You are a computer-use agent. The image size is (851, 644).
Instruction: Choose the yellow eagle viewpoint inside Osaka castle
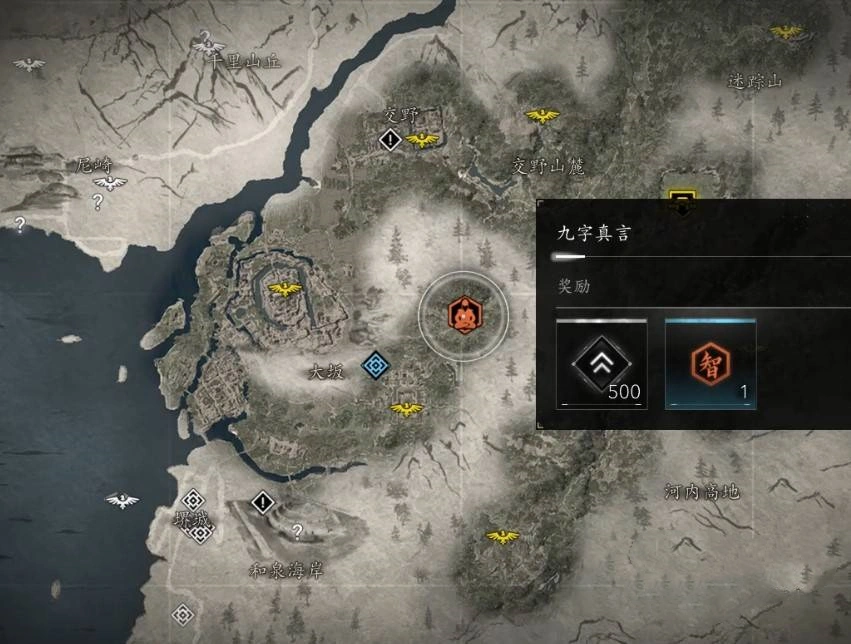(286, 290)
